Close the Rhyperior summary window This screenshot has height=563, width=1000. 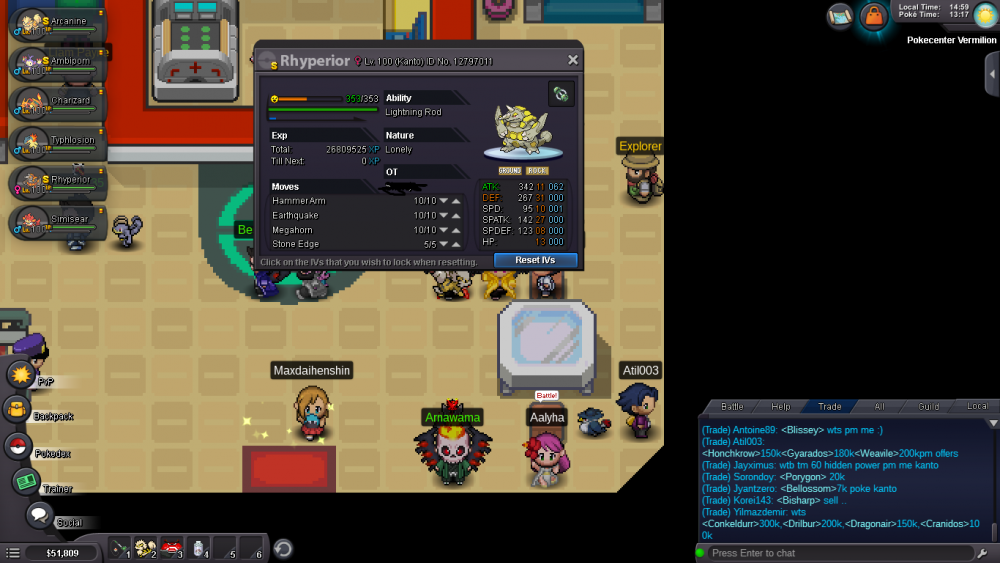573,60
